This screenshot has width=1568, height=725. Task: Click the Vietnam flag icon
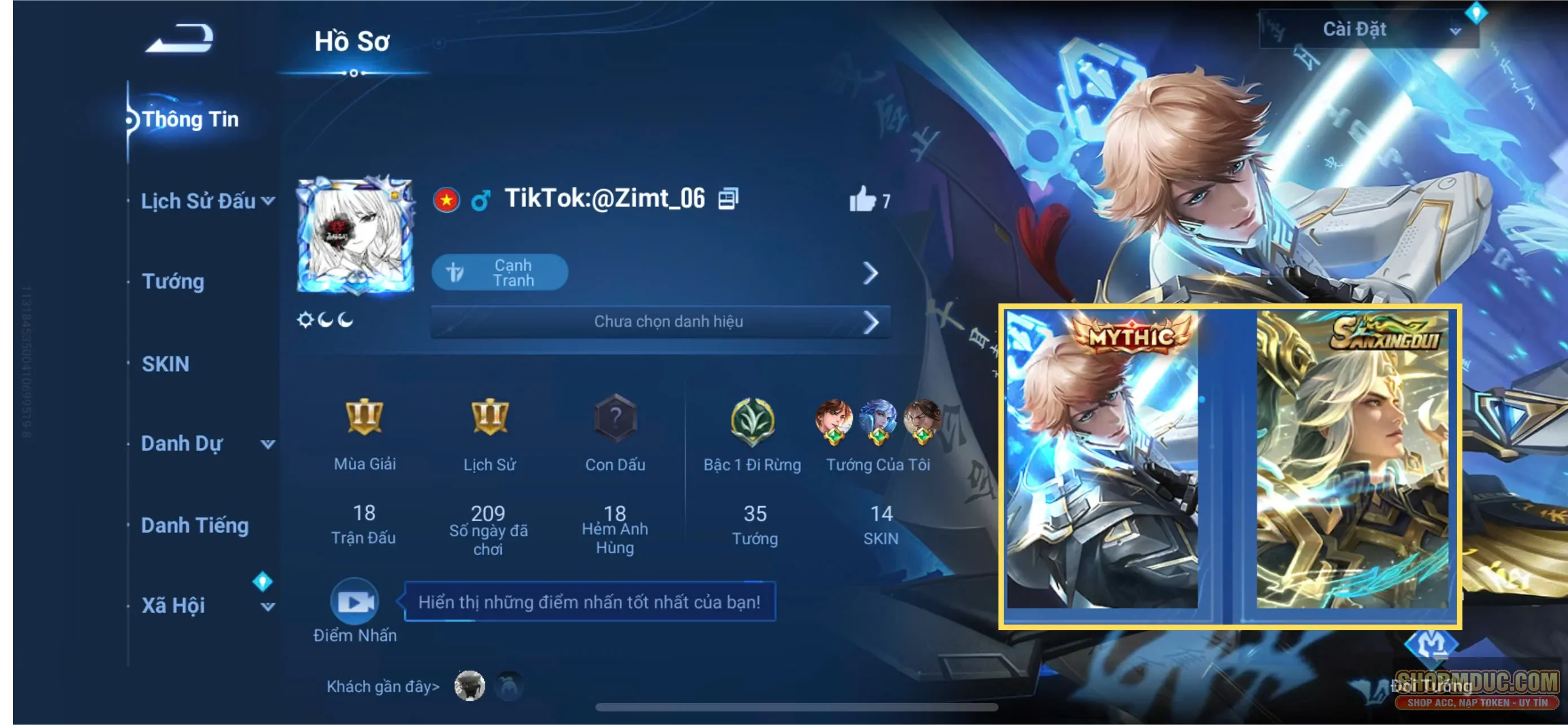pyautogui.click(x=445, y=199)
